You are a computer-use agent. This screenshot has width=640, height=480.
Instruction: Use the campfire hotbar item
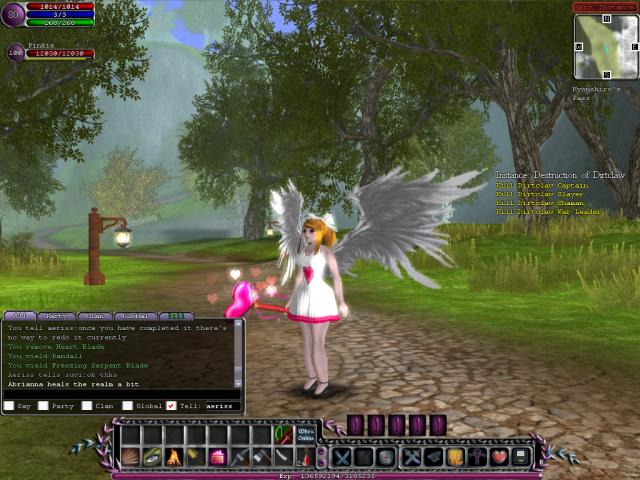click(x=173, y=457)
